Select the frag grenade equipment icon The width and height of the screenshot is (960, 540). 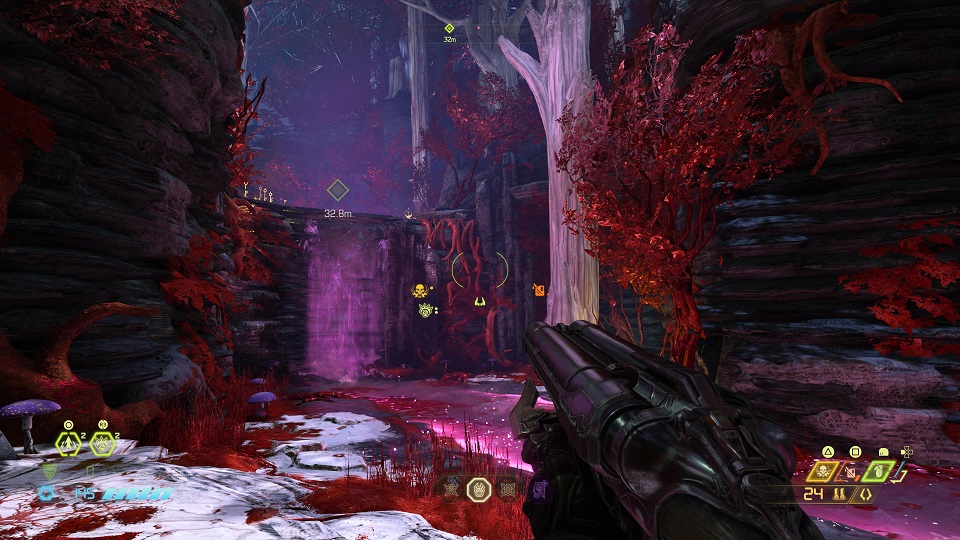point(69,444)
